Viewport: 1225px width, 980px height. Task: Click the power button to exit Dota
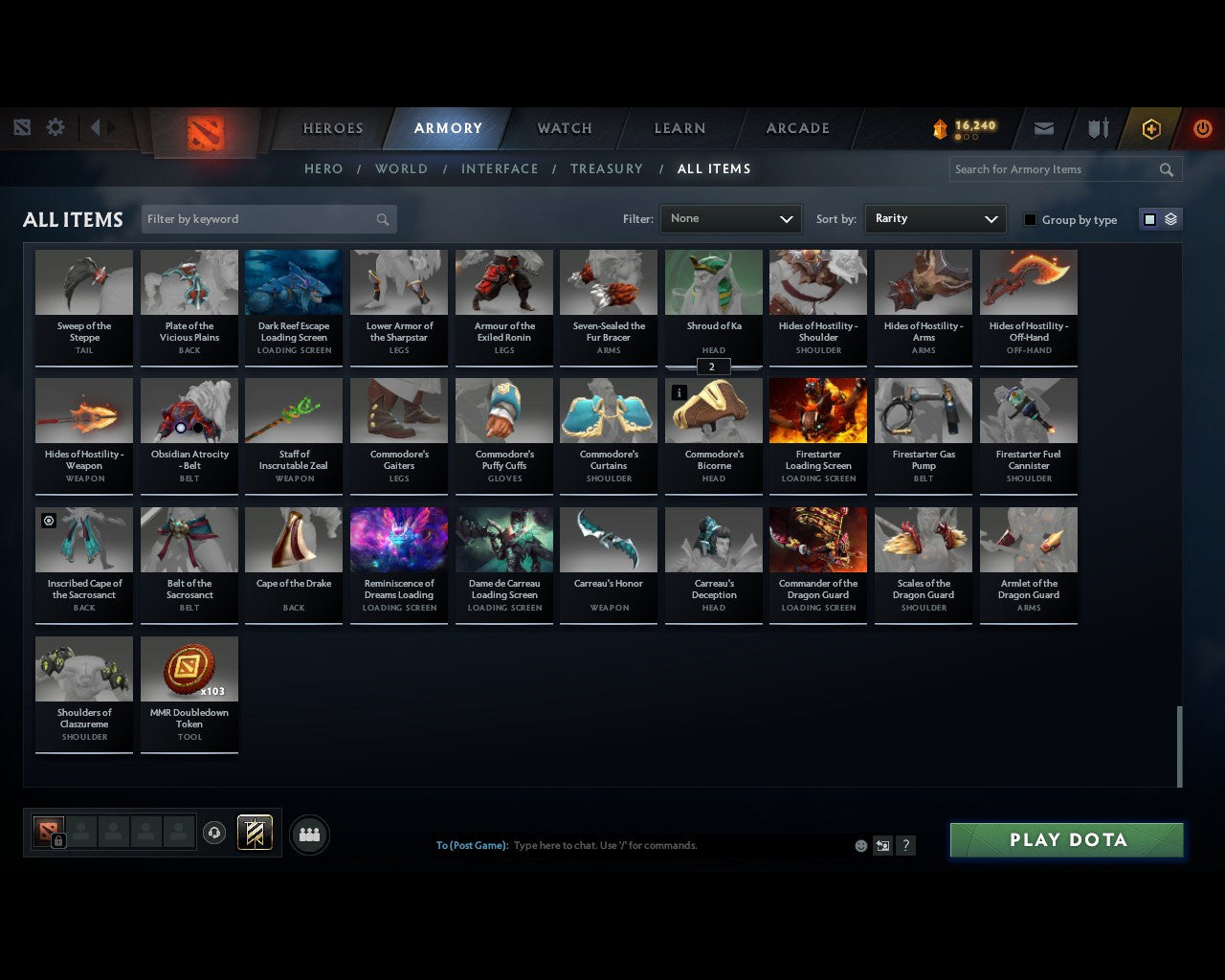[1203, 127]
